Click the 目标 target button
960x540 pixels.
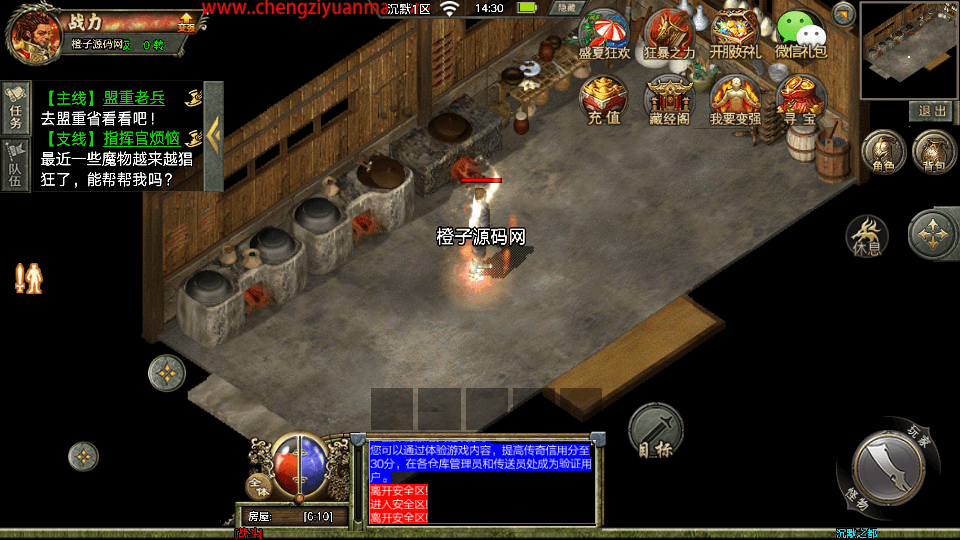click(x=656, y=432)
